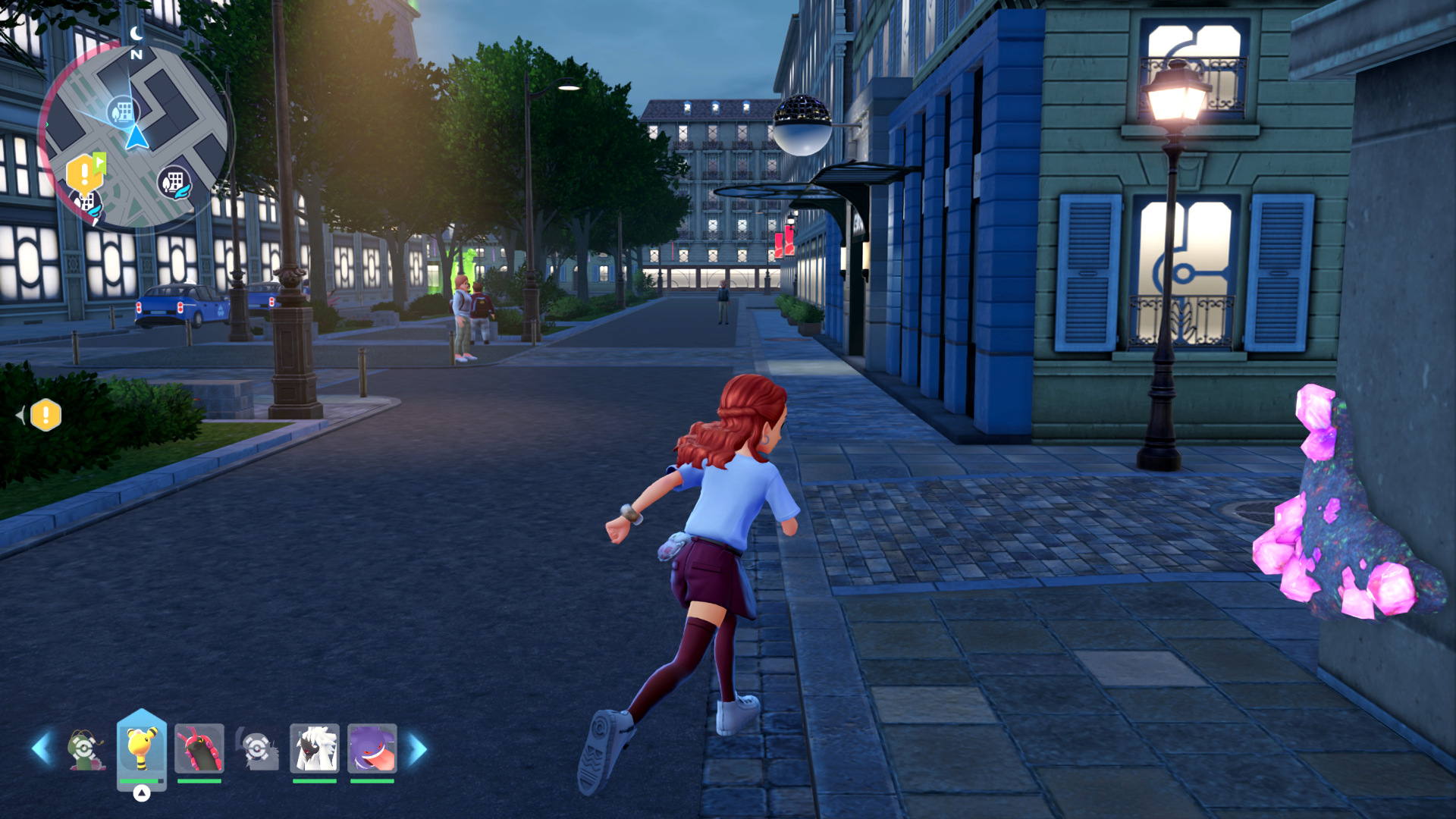This screenshot has height=819, width=1456.
Task: Select the fully visible winged building minimap marker
Action: 174,183
